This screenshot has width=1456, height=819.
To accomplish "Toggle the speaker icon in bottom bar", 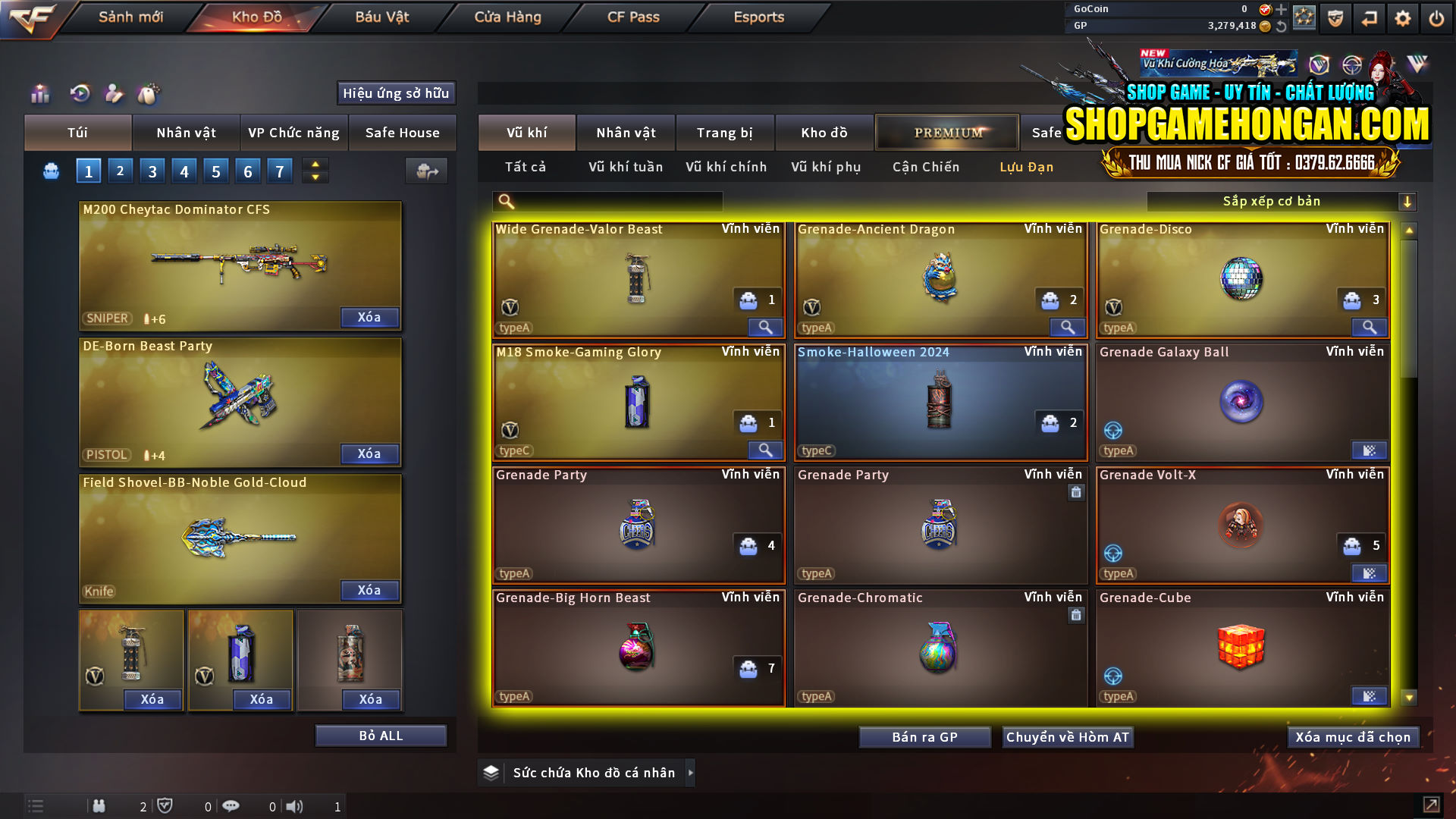I will pos(294,806).
